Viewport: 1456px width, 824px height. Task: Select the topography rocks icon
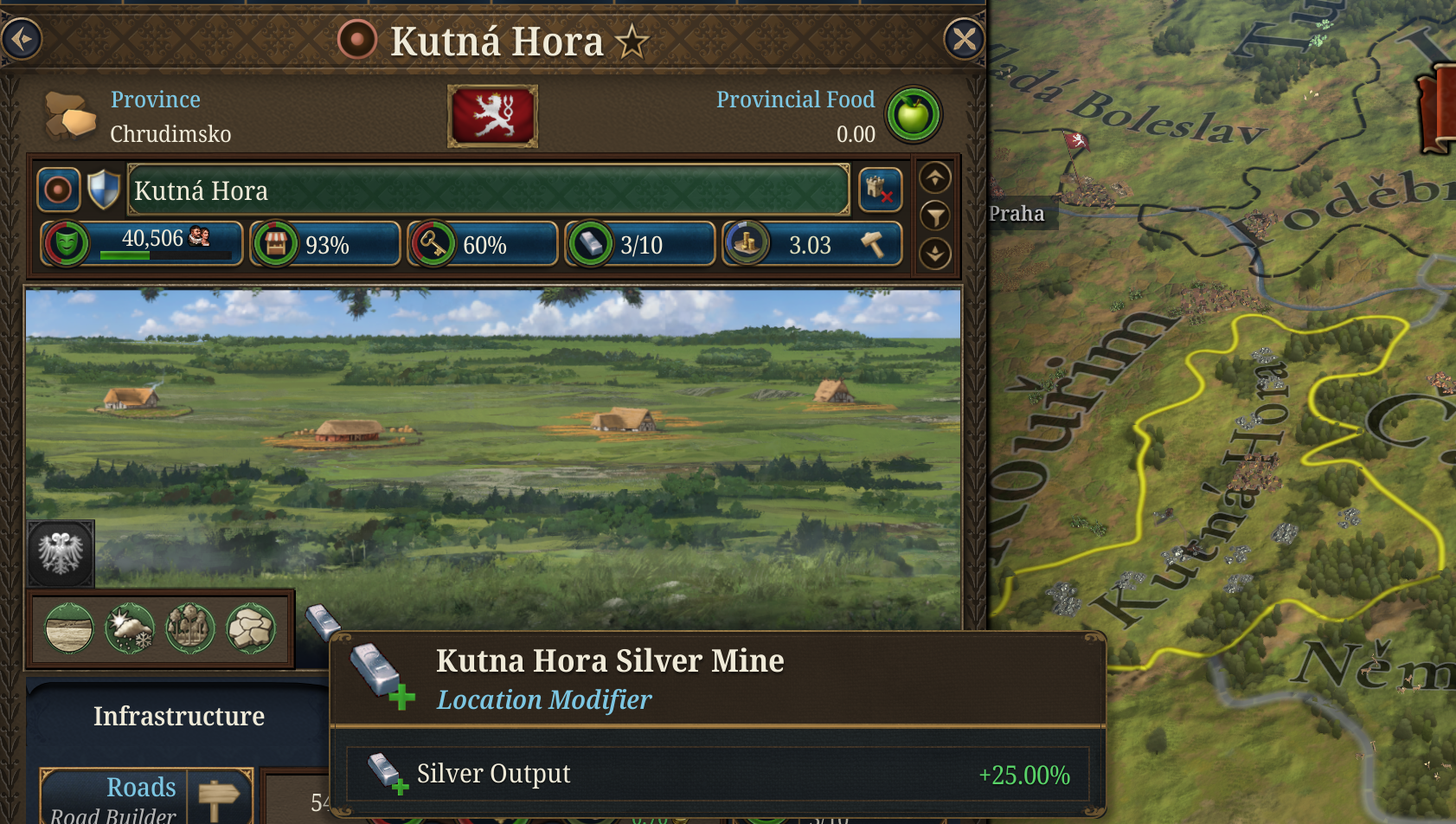[x=250, y=629]
